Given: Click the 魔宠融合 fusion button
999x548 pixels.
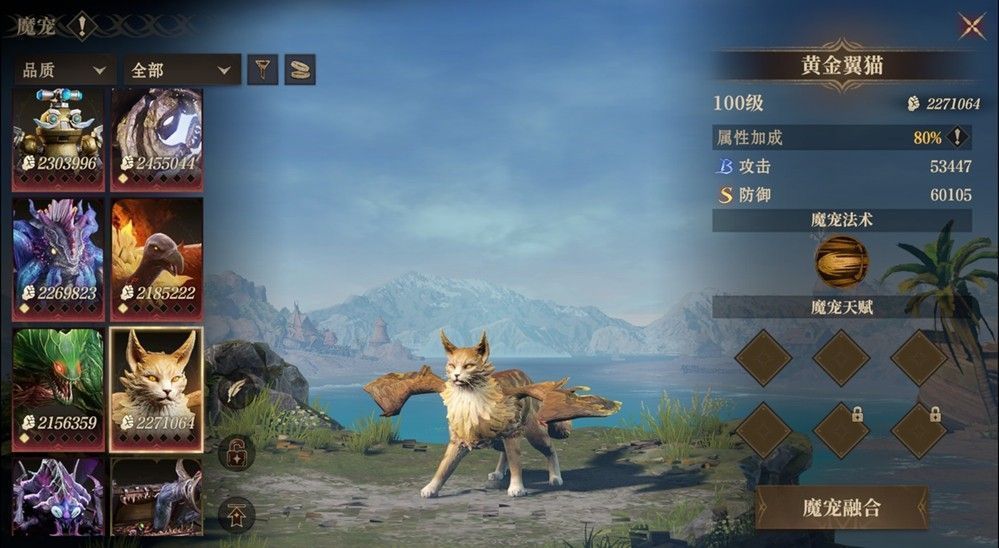Looking at the screenshot, I should [x=842, y=507].
